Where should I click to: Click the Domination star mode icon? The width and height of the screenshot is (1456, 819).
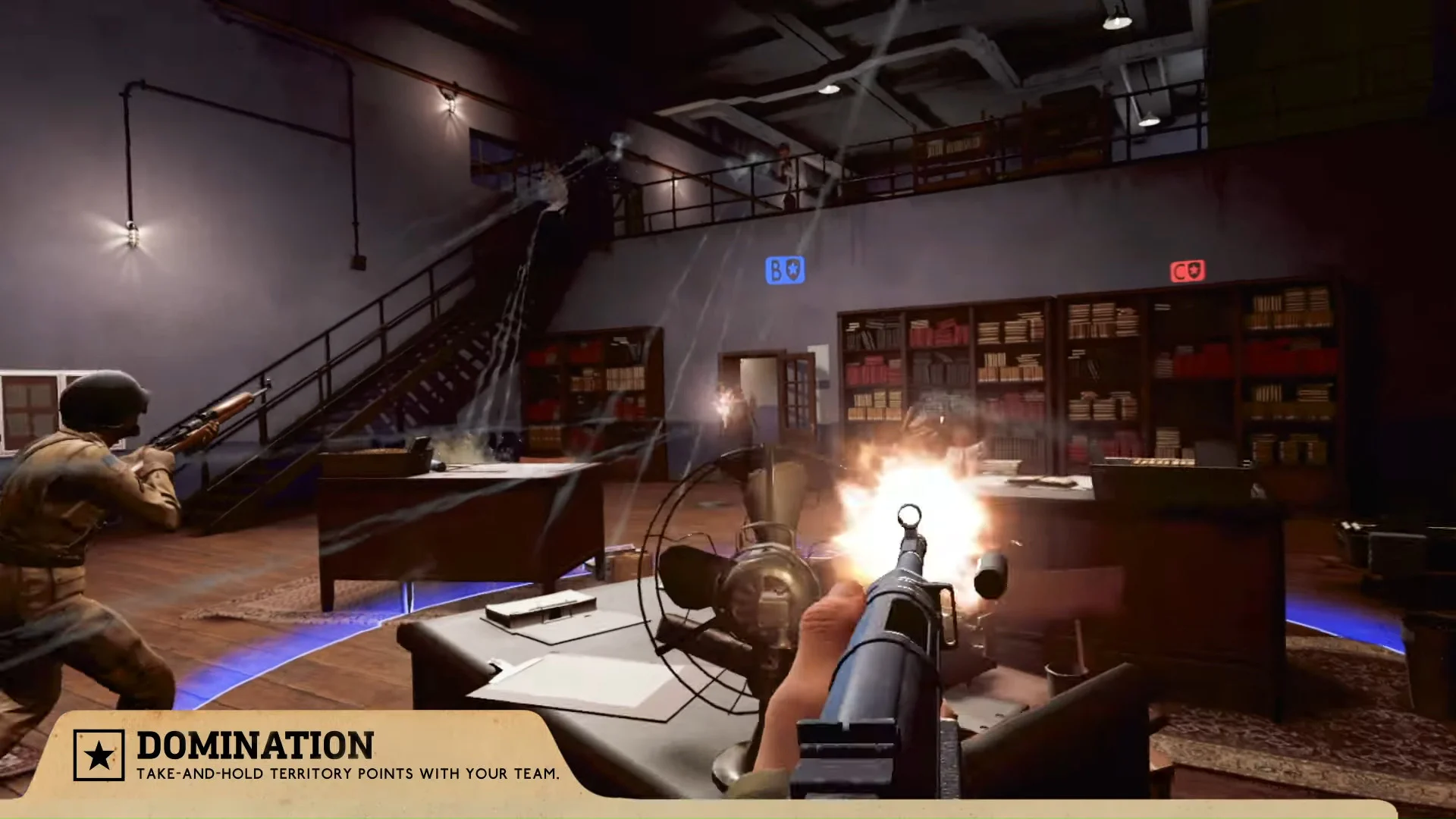[99, 755]
